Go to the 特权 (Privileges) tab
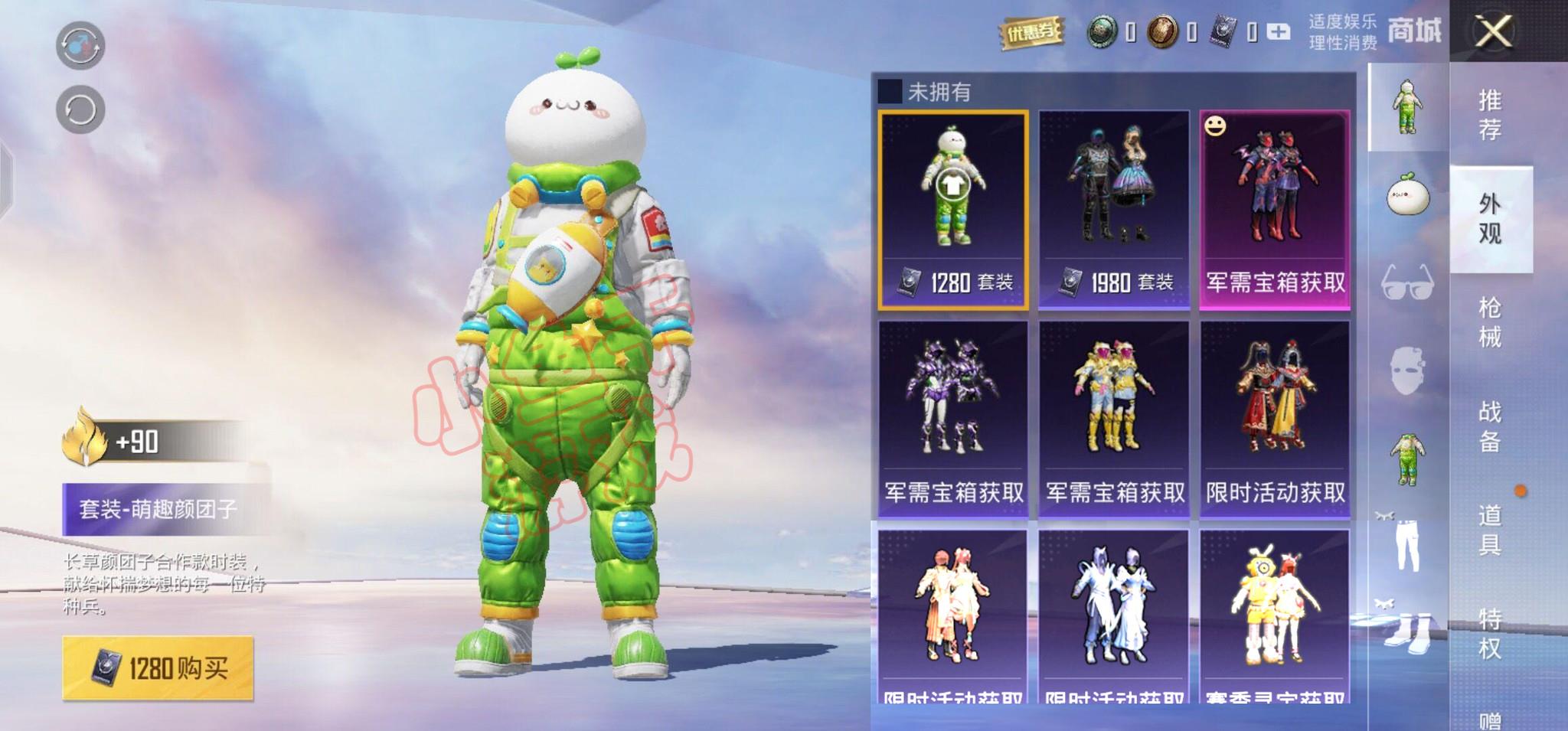 pos(1489,634)
